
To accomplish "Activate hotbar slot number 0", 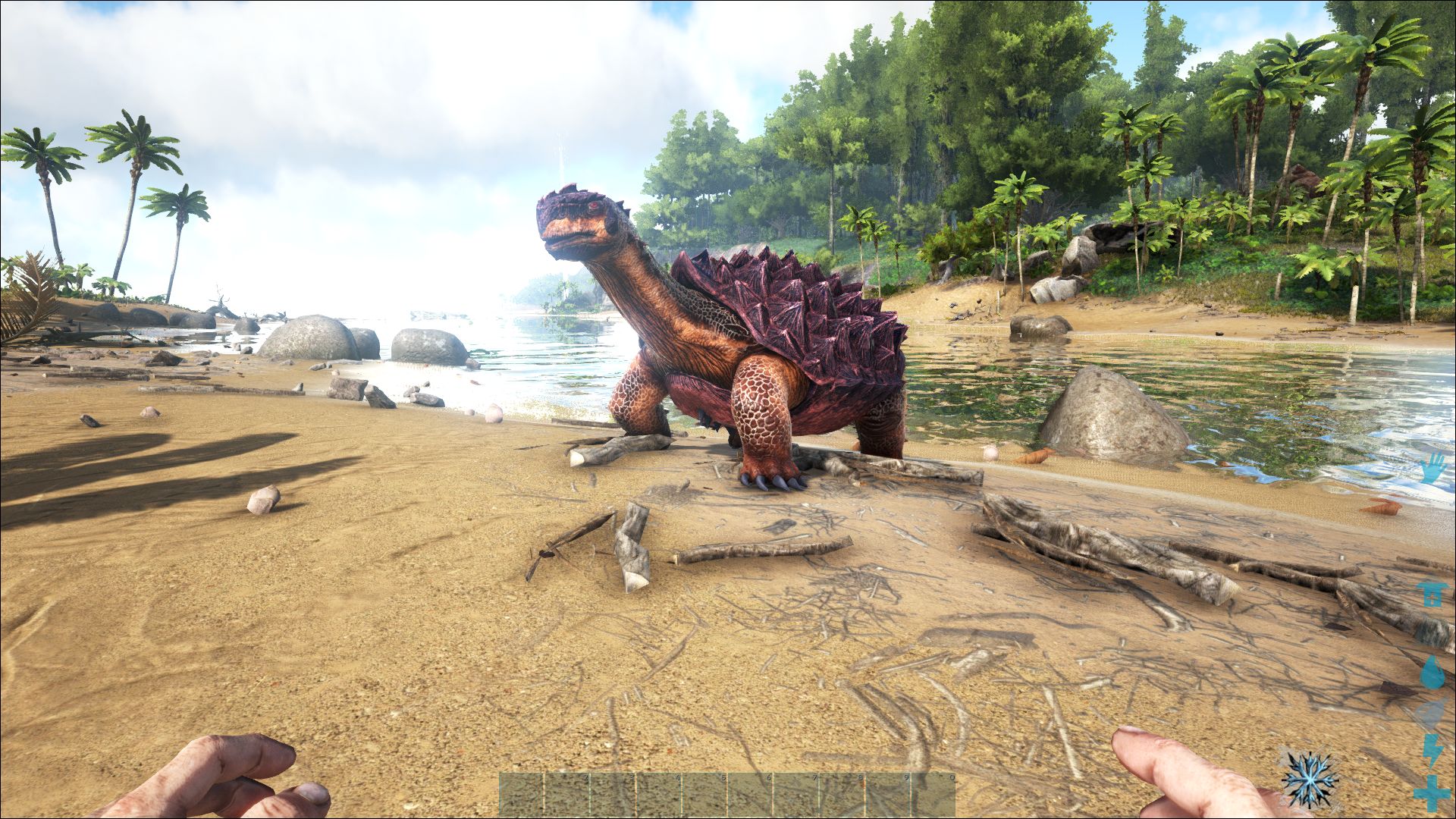I will (933, 795).
